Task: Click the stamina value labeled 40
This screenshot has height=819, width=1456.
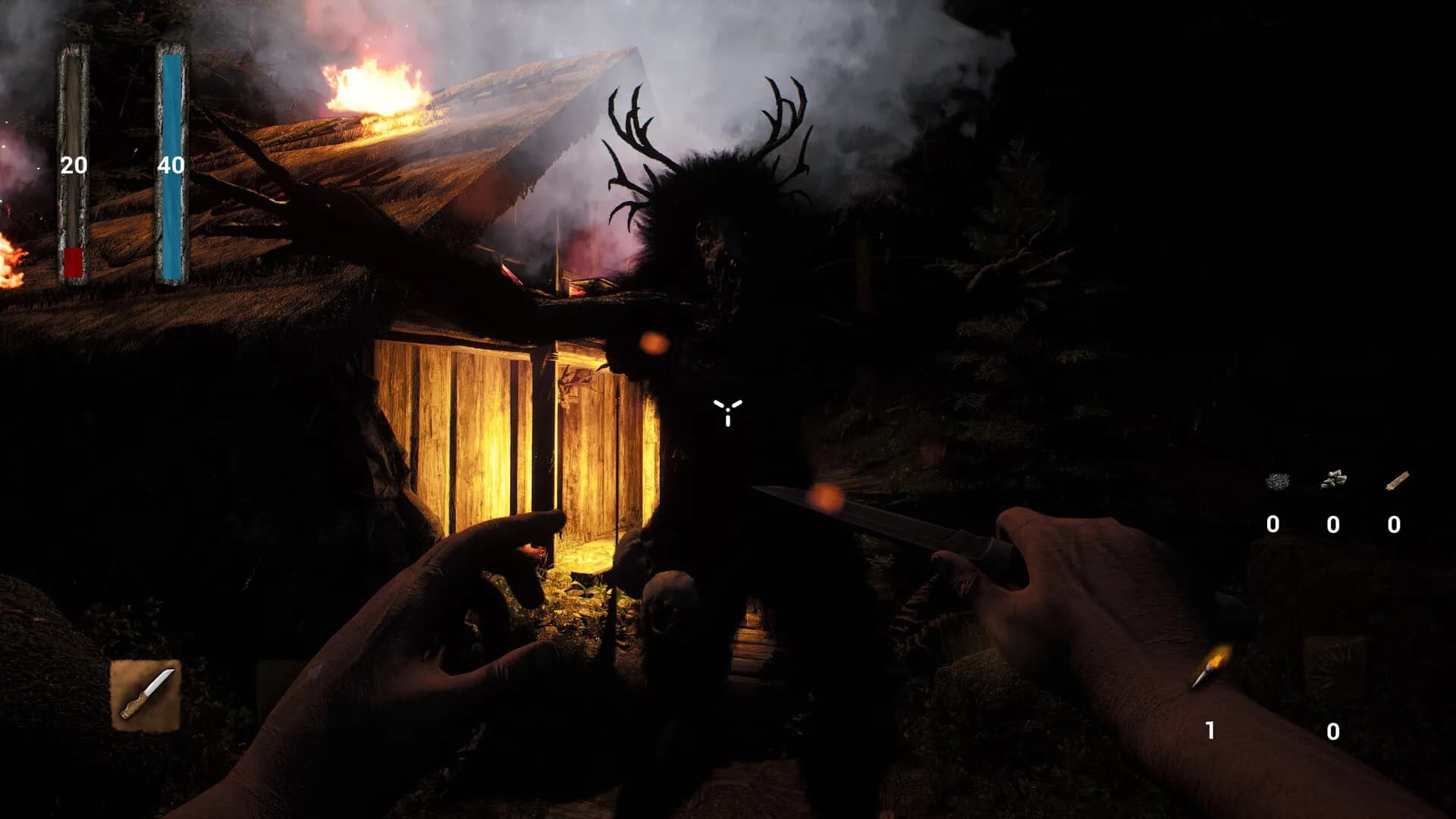Action: click(x=173, y=163)
